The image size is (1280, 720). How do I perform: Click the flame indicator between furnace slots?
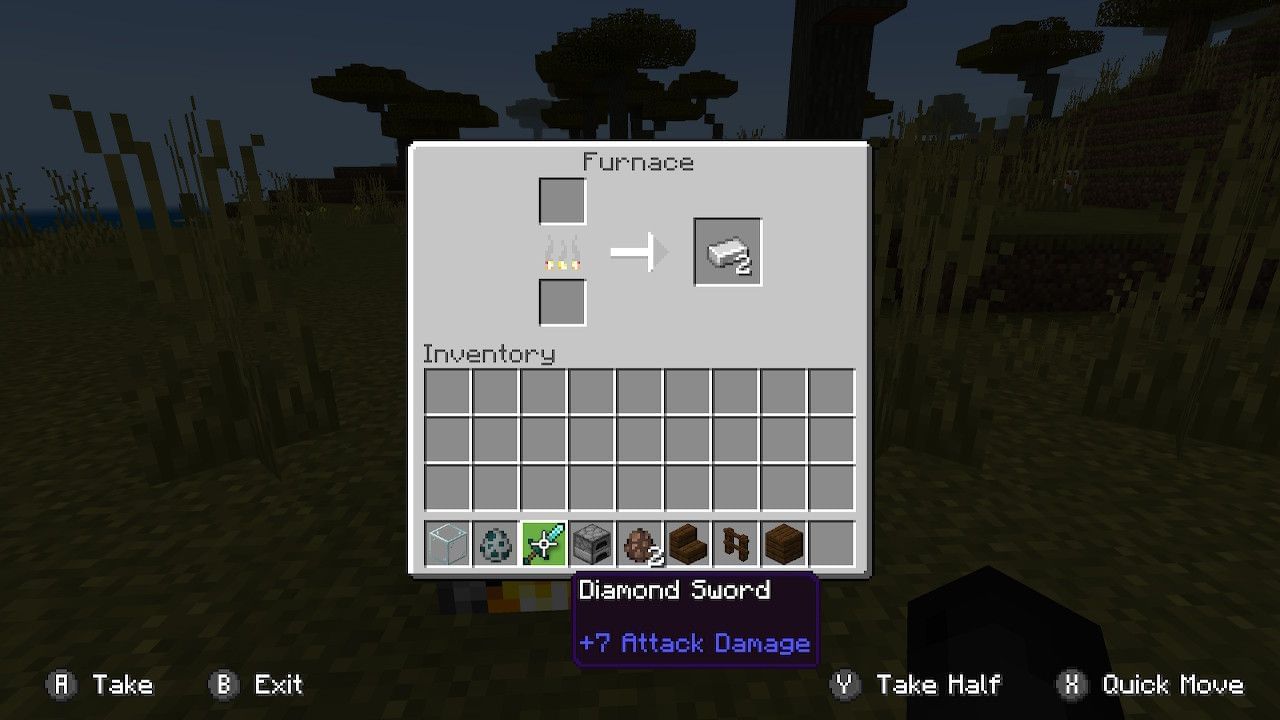(561, 253)
